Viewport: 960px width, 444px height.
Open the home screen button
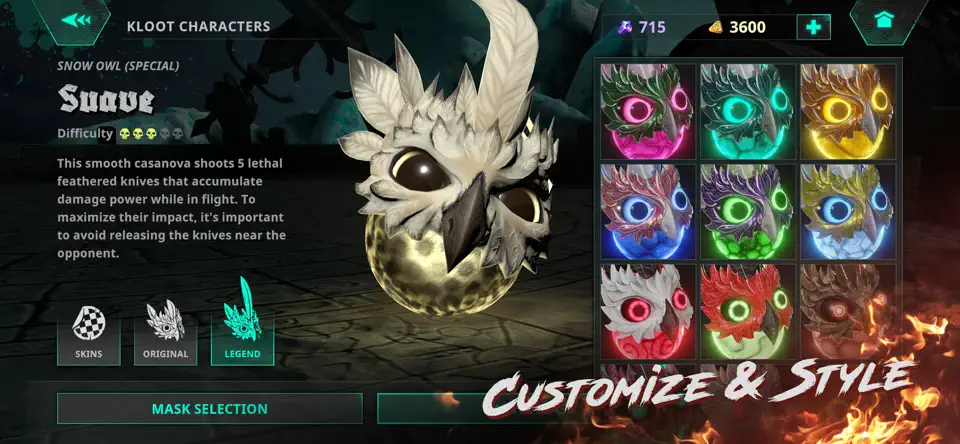point(883,20)
